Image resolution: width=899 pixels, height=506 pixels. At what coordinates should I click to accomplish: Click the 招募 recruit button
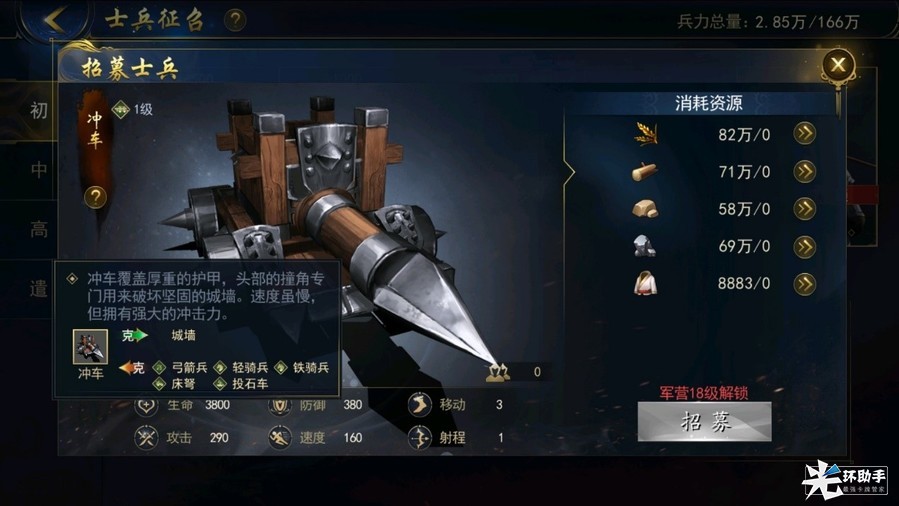coord(704,421)
